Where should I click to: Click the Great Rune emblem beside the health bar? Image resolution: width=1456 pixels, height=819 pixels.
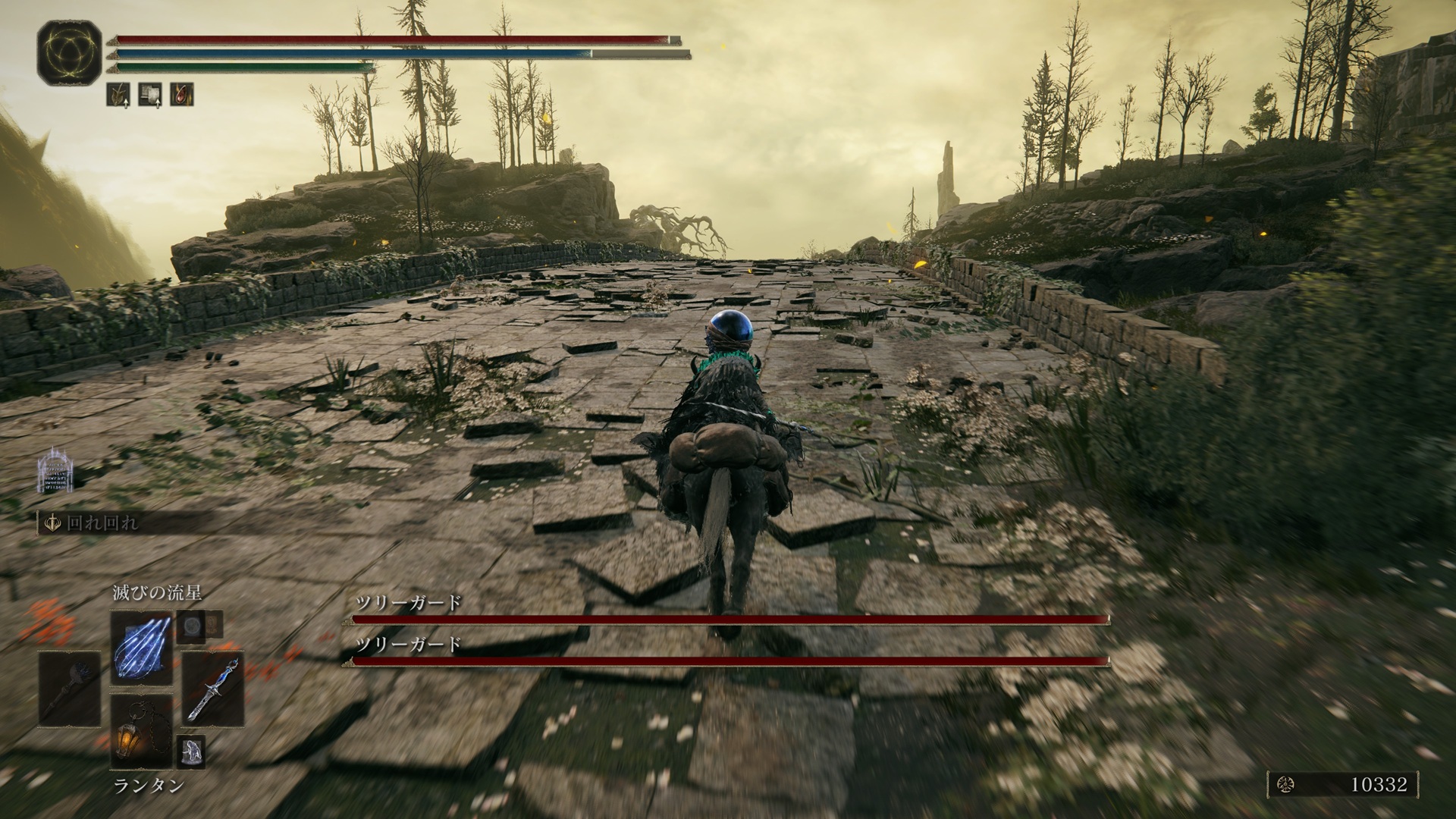coord(69,53)
